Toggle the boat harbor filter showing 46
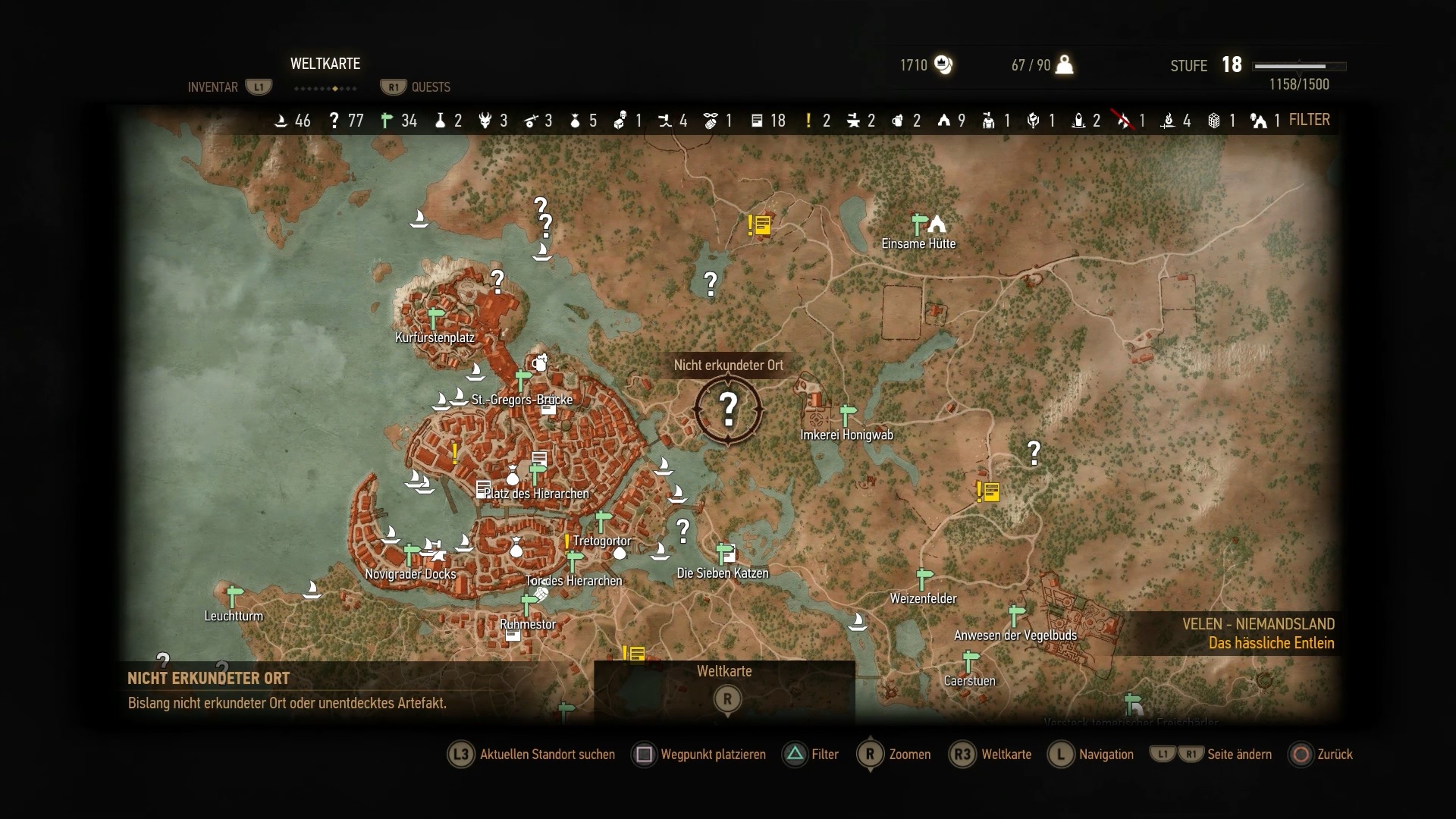Screen dimensions: 1456x819 pyautogui.click(x=292, y=121)
